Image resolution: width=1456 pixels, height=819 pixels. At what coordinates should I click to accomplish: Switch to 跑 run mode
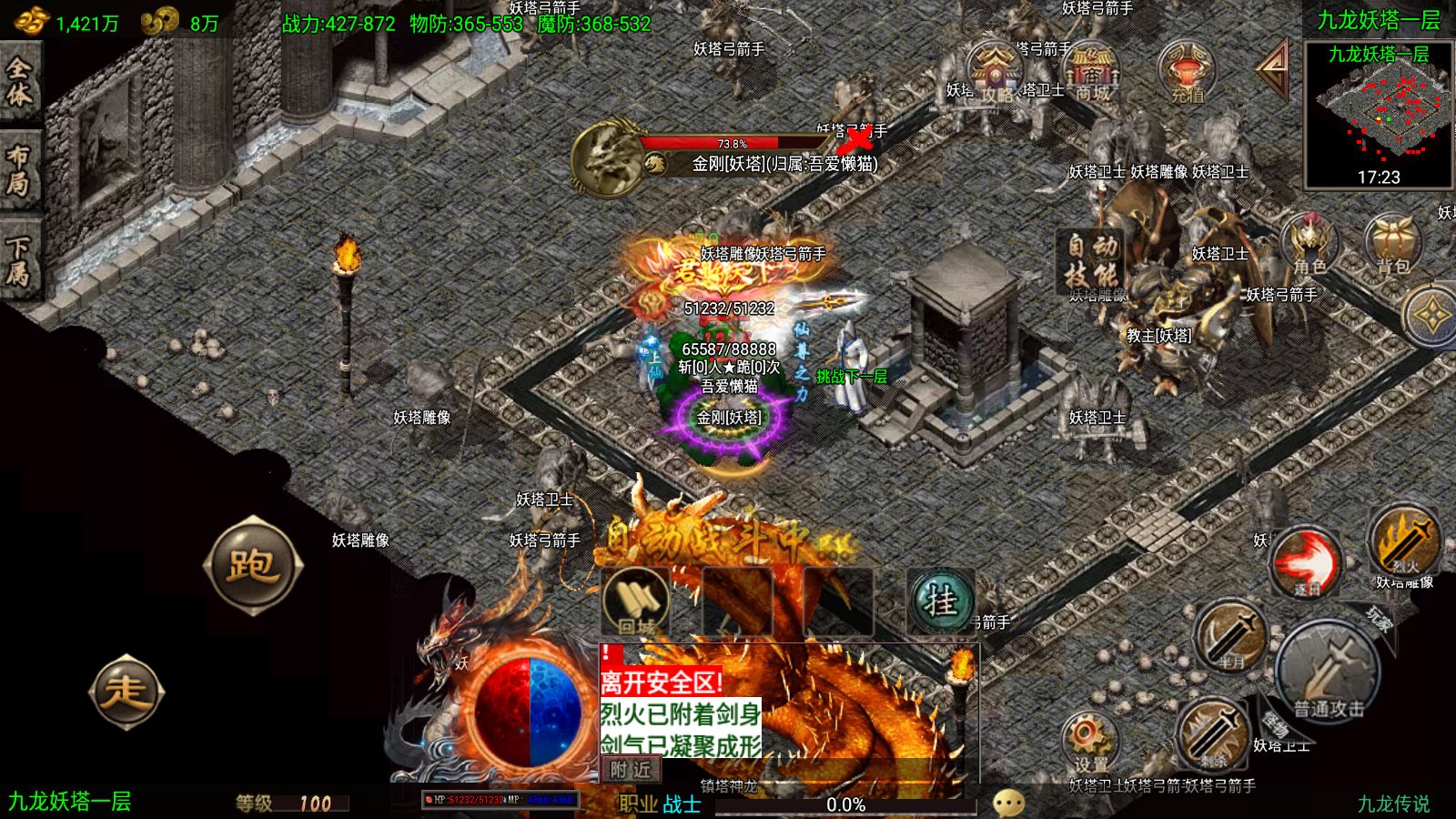(253, 566)
